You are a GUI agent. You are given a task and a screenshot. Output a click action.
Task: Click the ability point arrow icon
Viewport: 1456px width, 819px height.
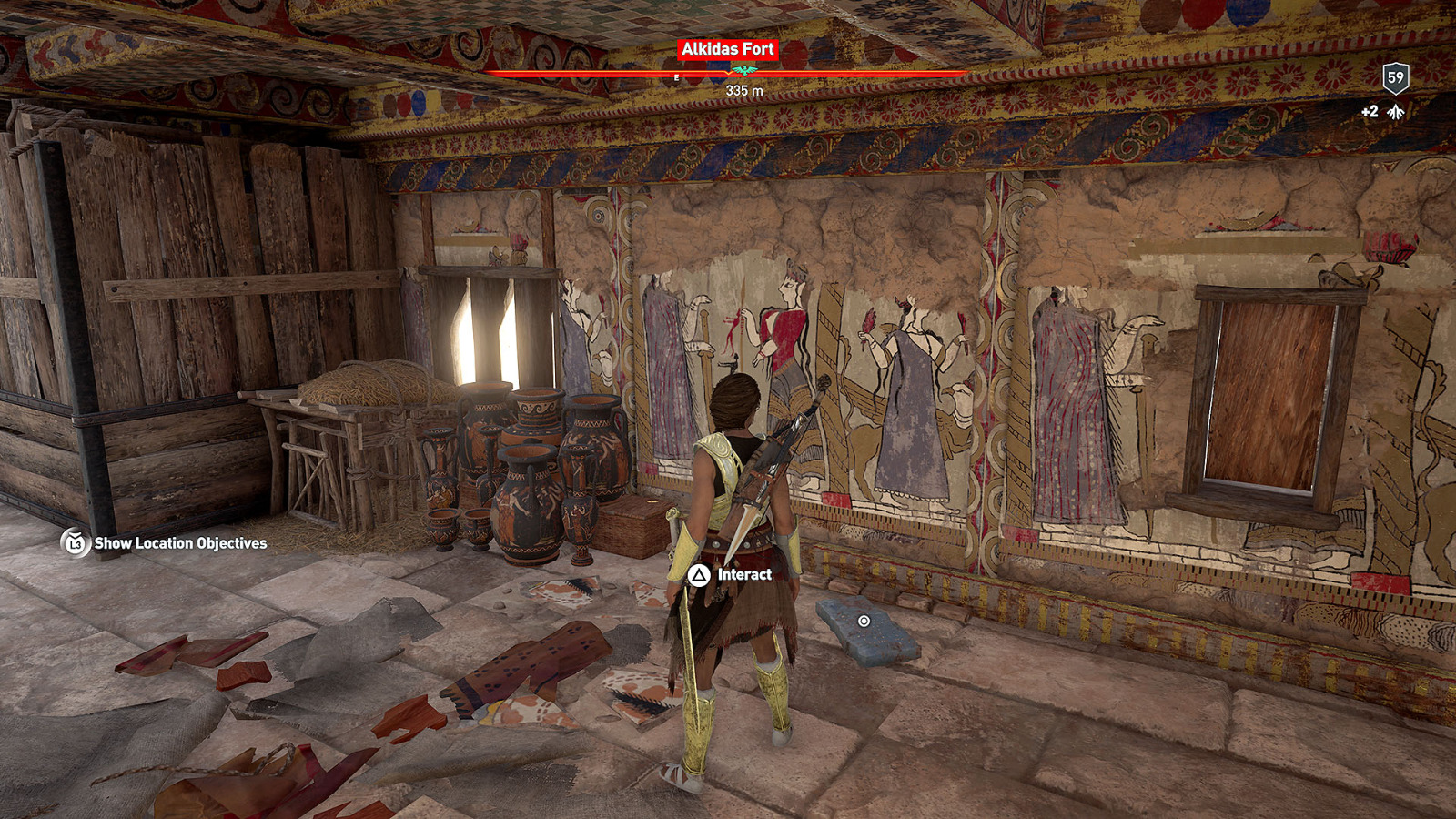(x=1397, y=111)
